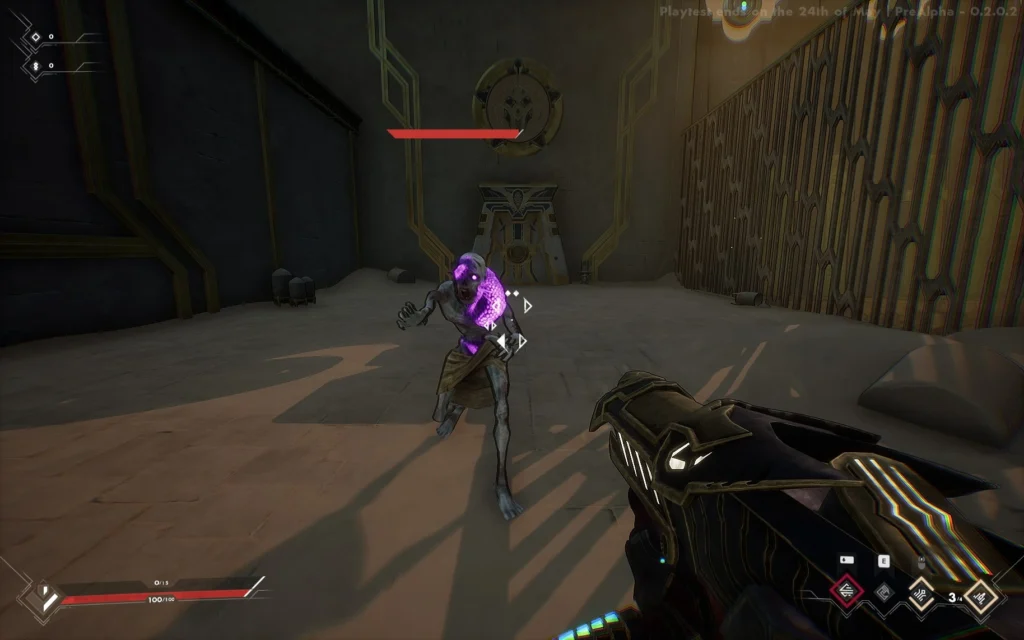Select the dim grey spiral ability icon
Screen dimensions: 1024x640
click(x=883, y=592)
